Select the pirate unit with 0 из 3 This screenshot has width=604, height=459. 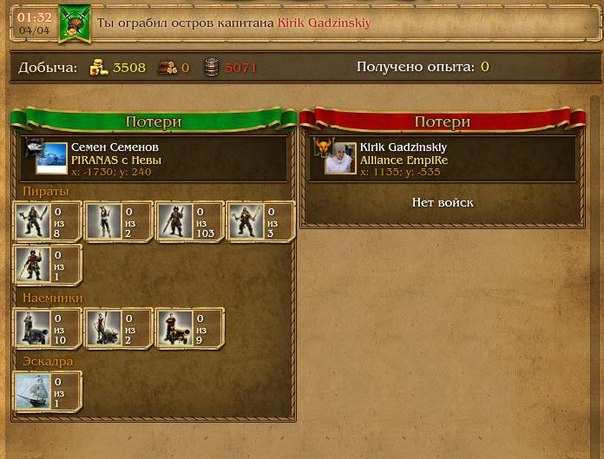coord(246,220)
